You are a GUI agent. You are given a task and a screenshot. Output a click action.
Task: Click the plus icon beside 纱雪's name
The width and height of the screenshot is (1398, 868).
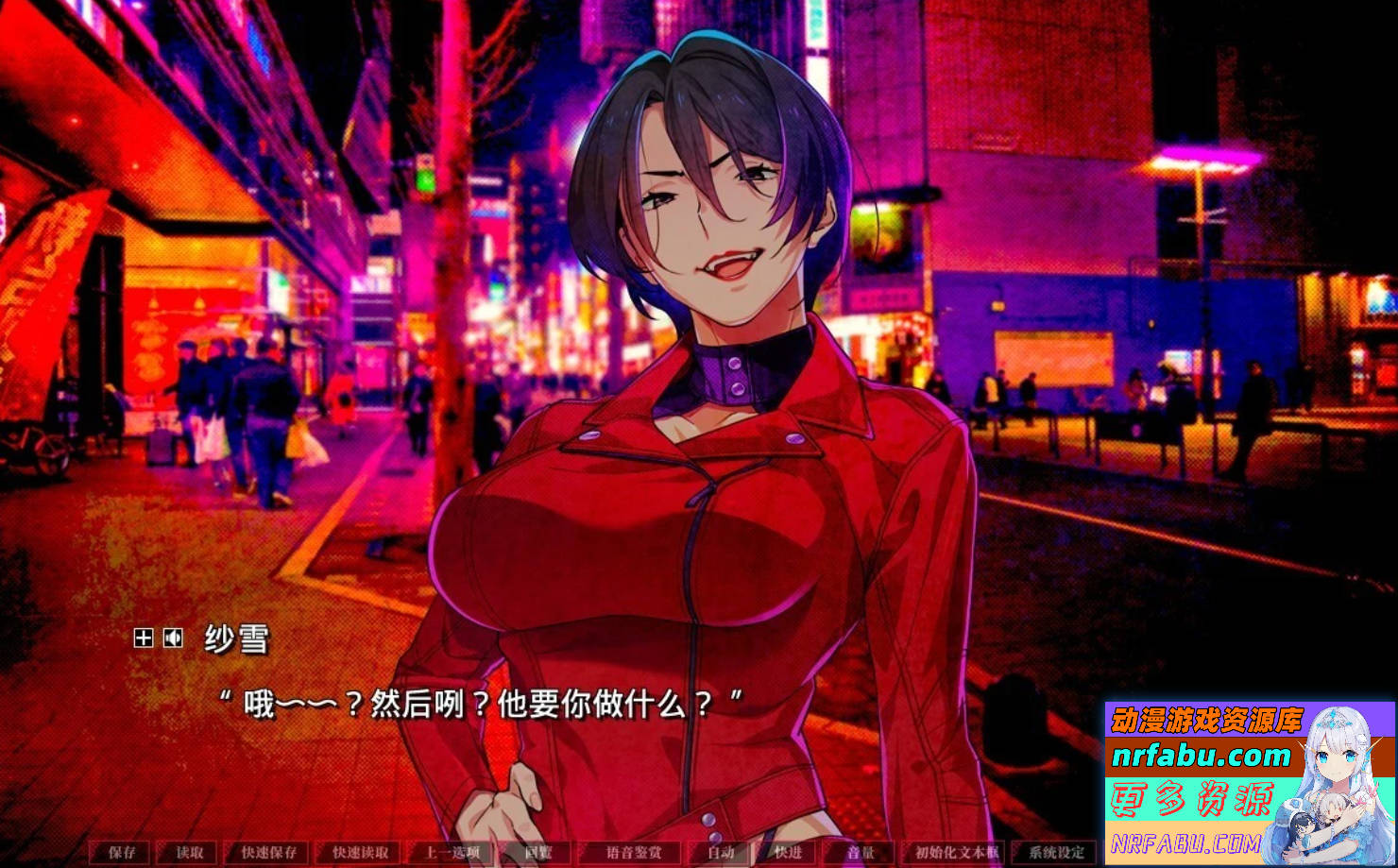pos(143,638)
